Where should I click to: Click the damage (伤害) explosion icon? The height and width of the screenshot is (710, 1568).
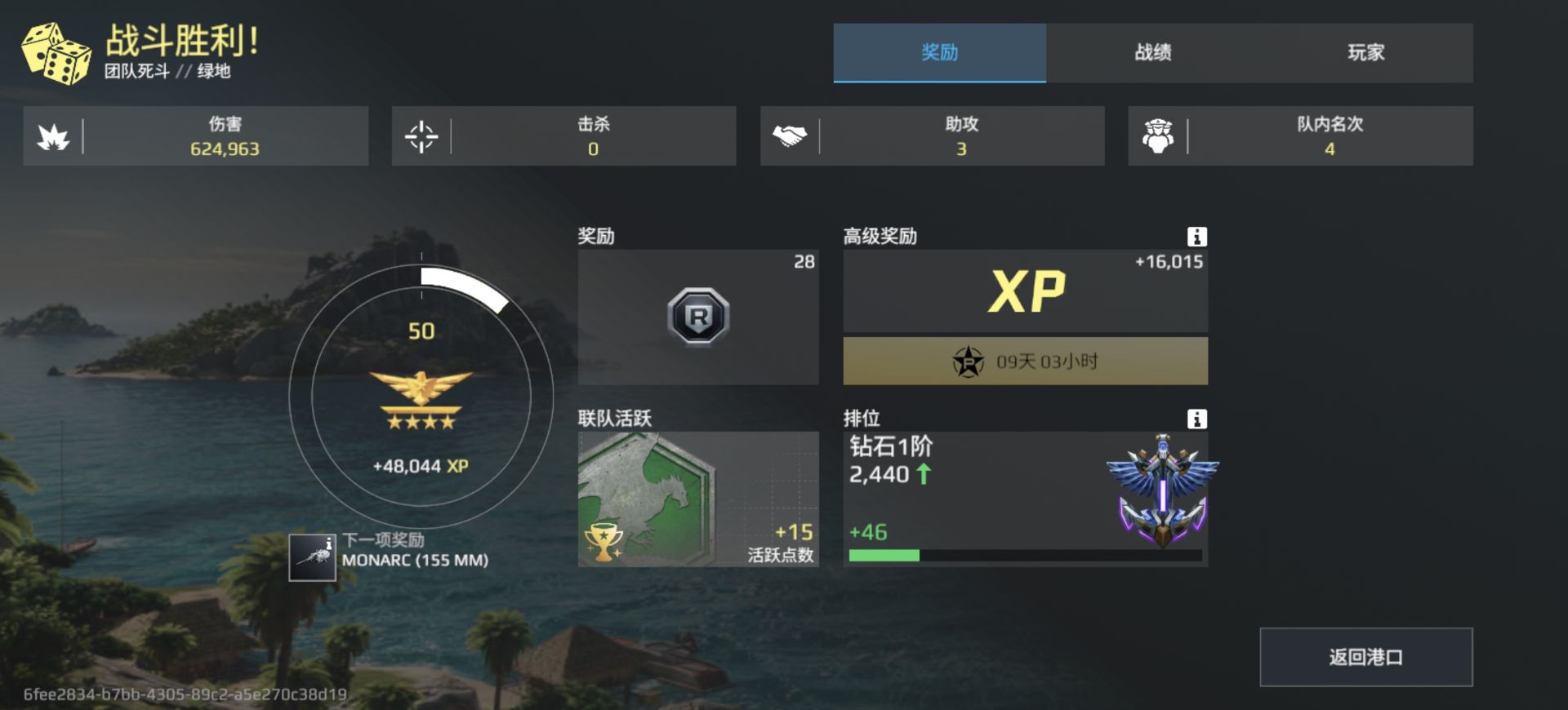coord(54,135)
